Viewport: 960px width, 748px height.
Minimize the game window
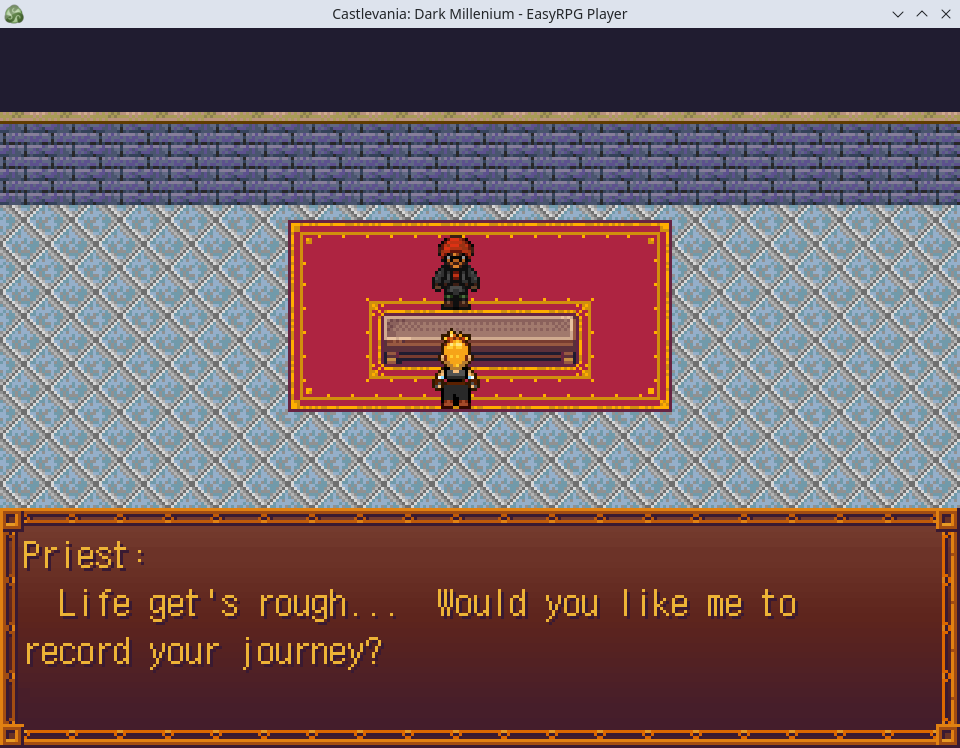[898, 14]
